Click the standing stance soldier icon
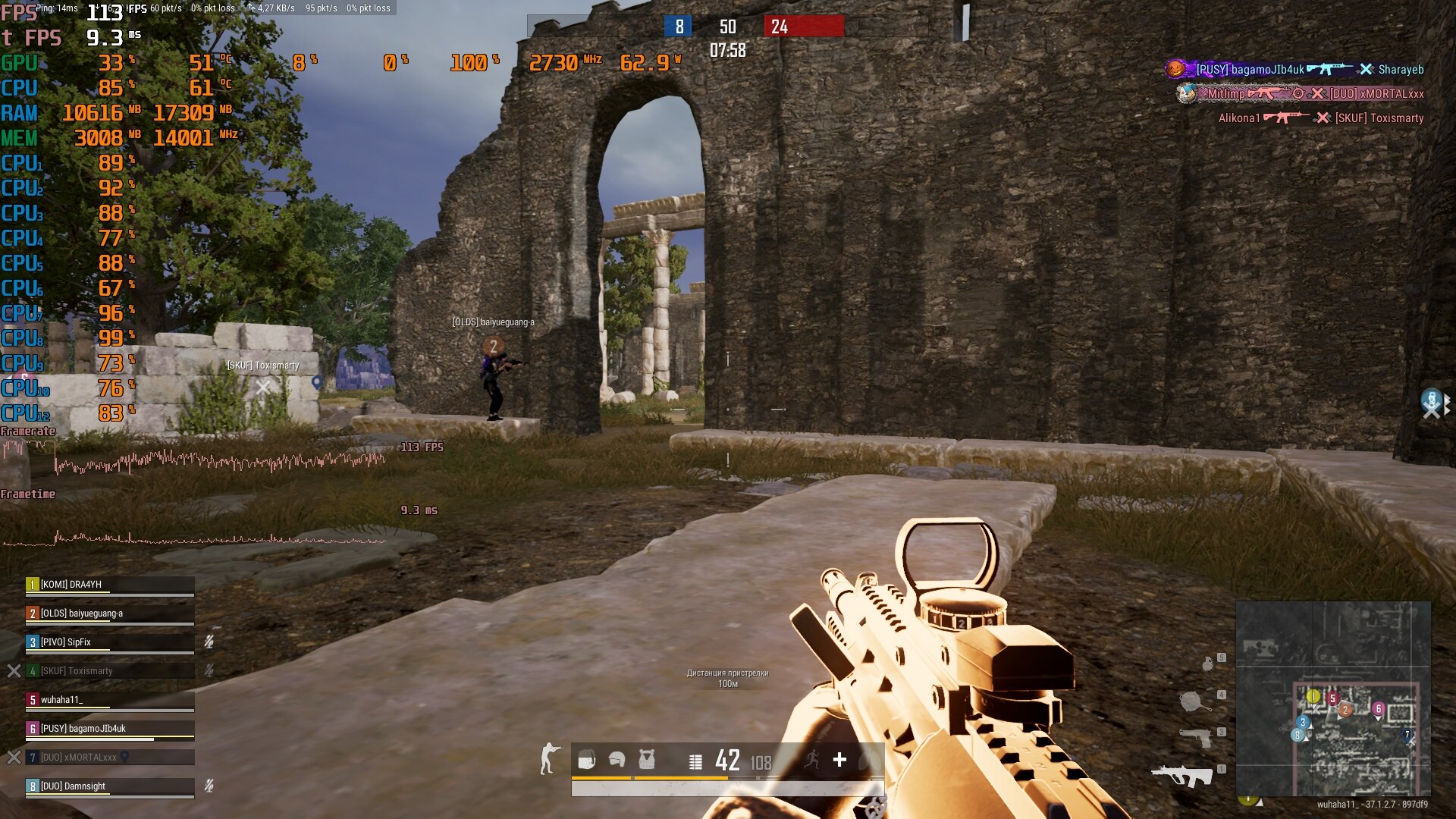Screen dimensions: 1456x819 click(x=549, y=758)
